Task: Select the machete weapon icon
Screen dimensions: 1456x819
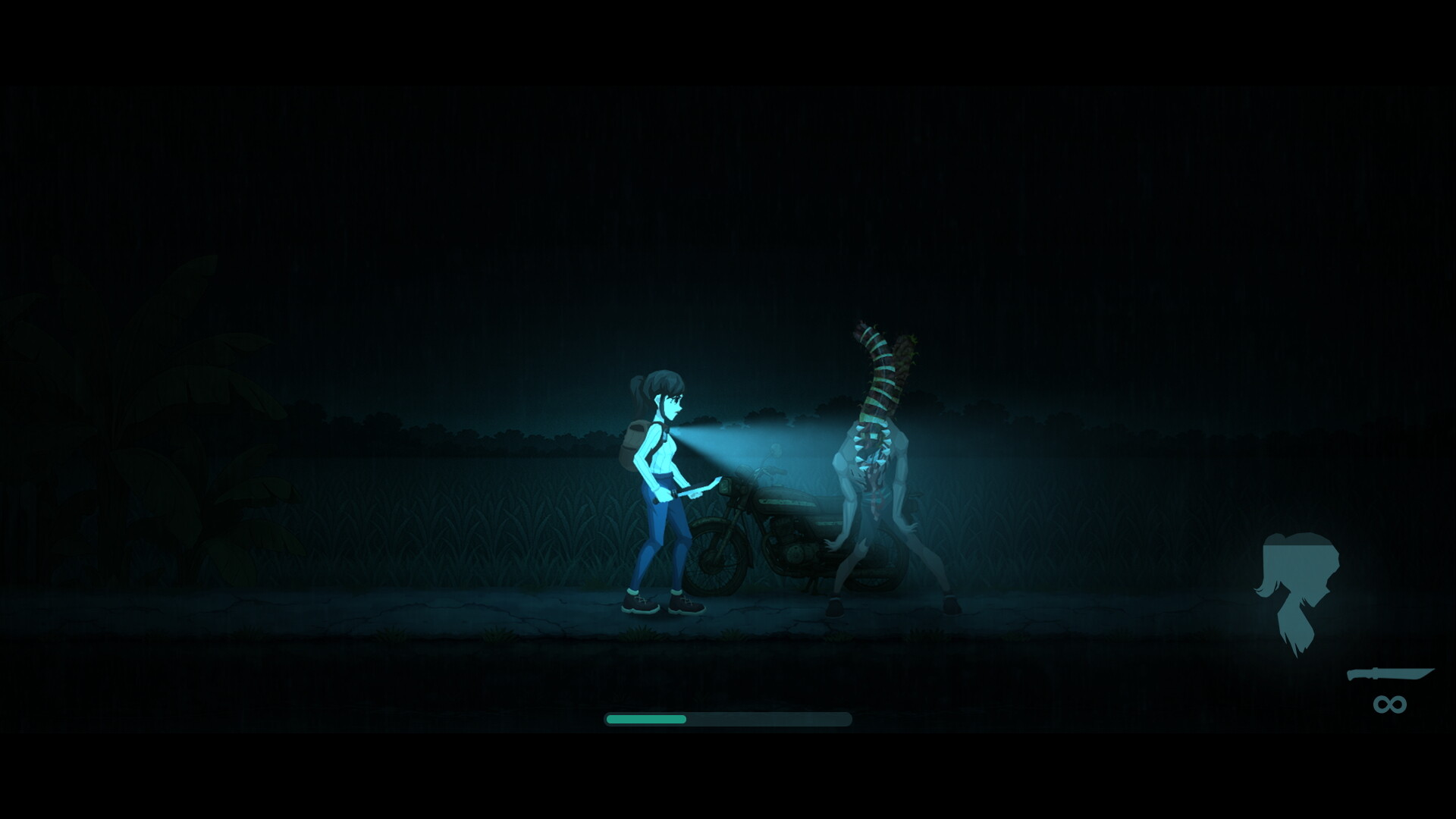Action: [x=1390, y=675]
